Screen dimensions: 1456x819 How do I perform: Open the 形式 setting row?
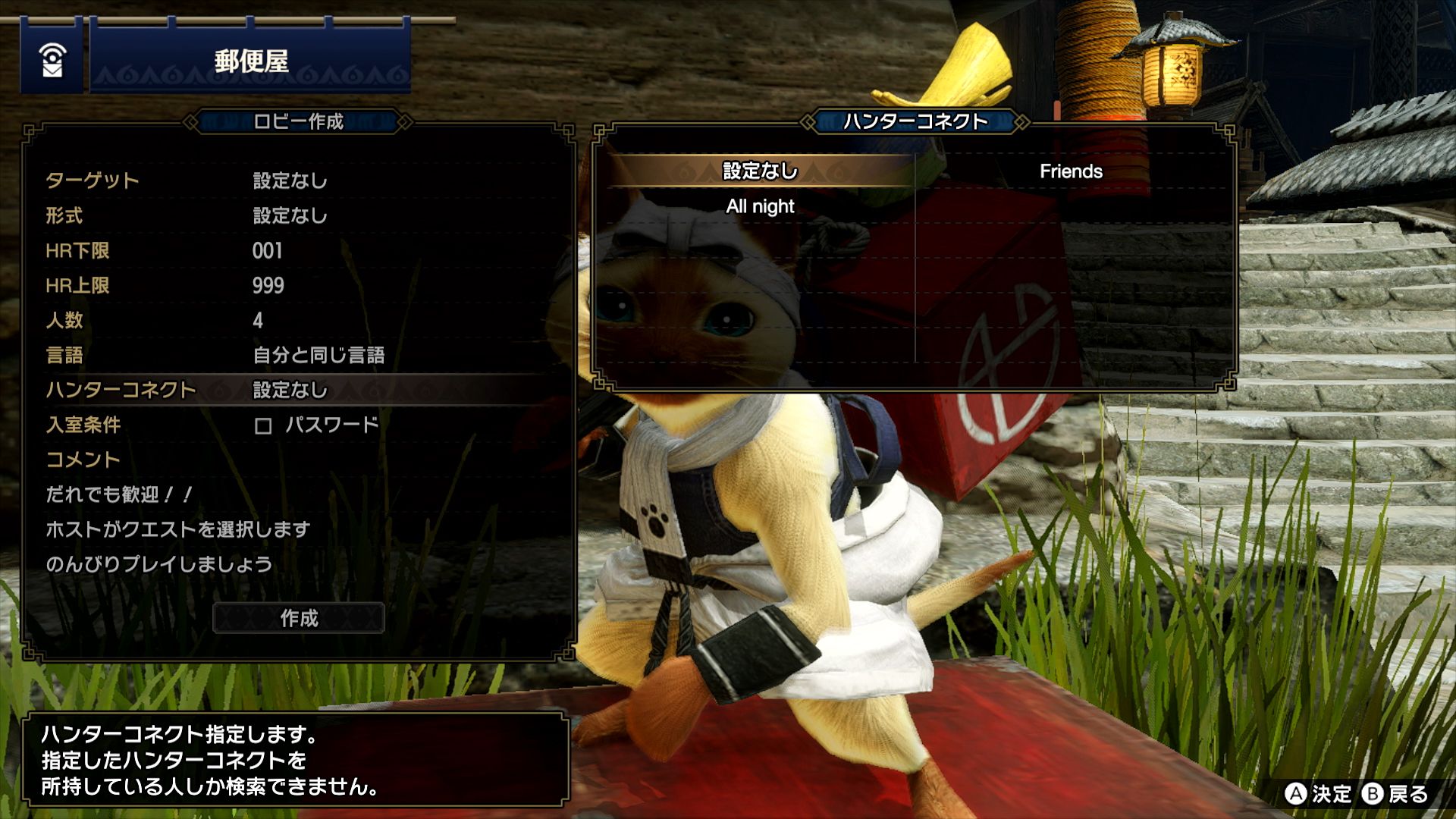[296, 215]
